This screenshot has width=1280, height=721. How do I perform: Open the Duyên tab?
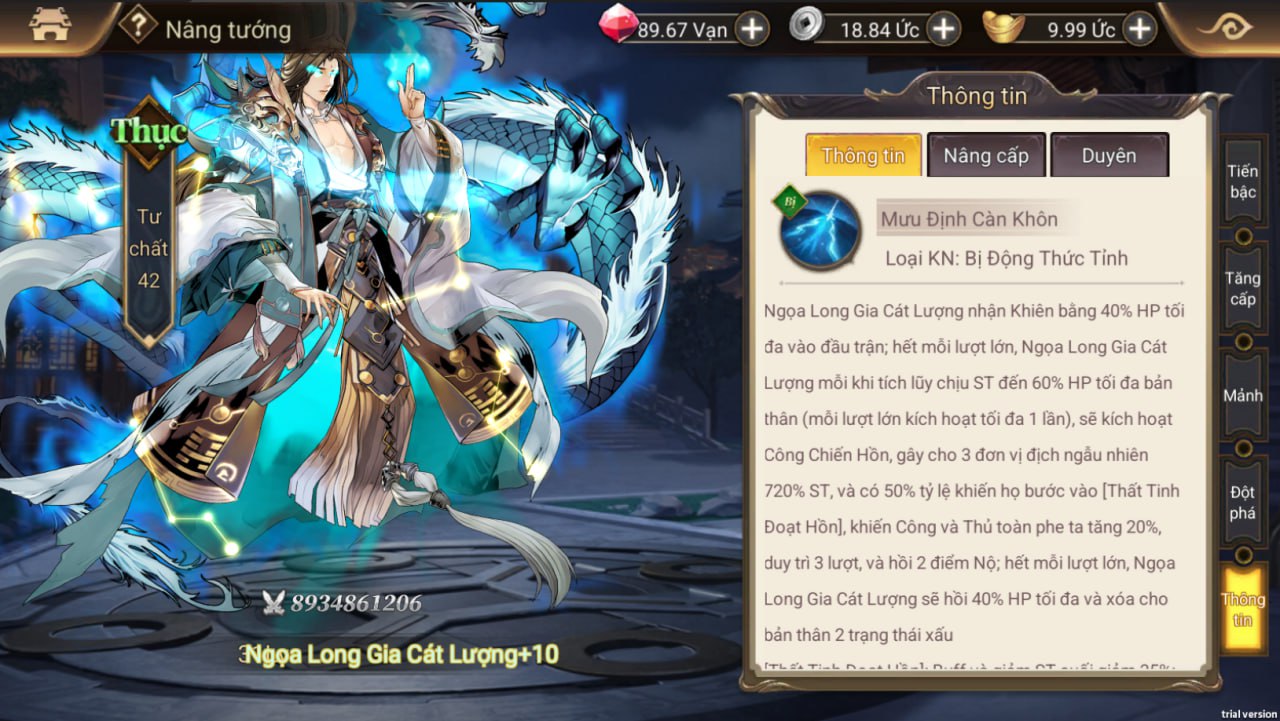(1109, 156)
